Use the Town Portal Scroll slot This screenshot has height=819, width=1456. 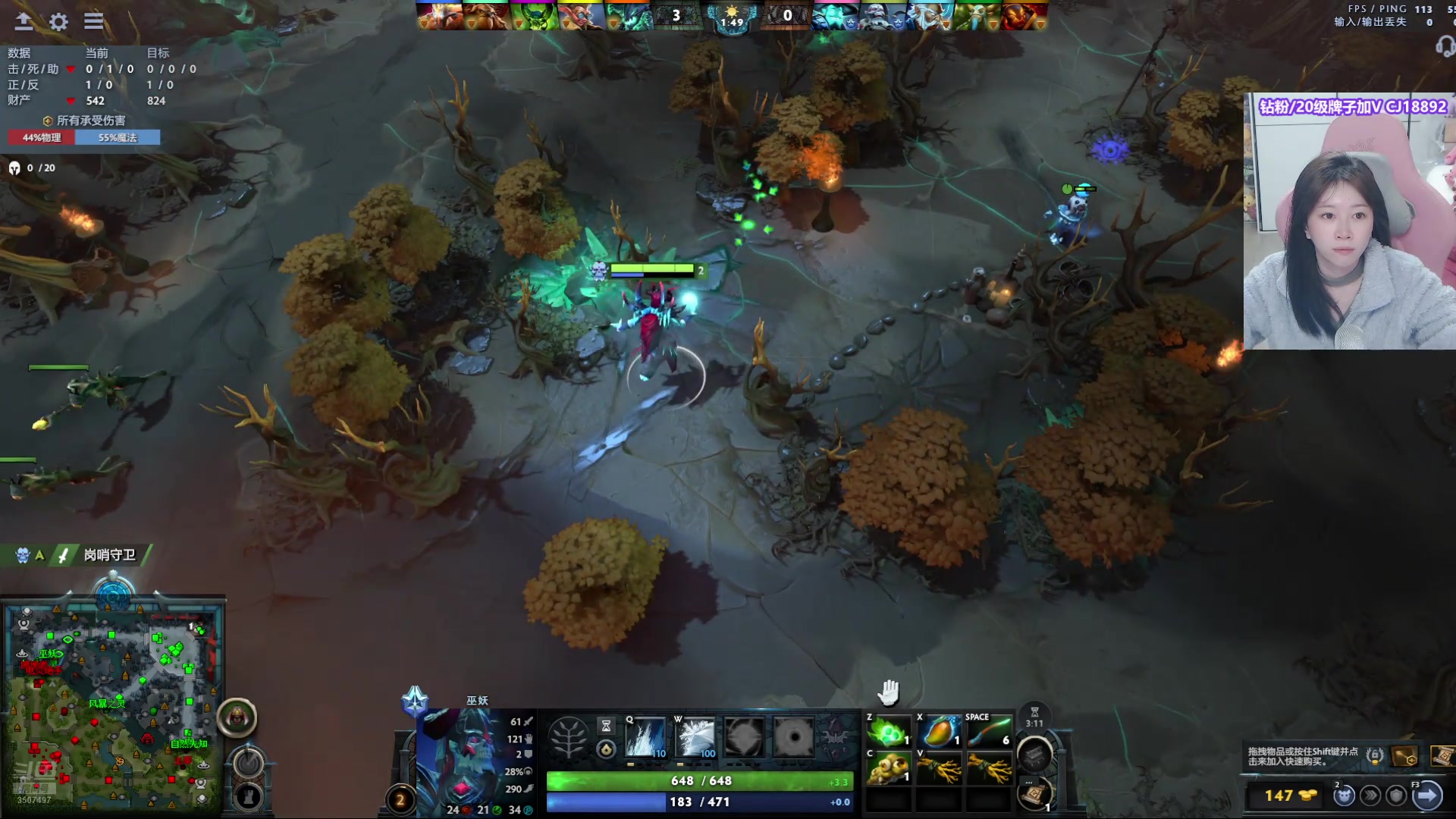[1034, 794]
